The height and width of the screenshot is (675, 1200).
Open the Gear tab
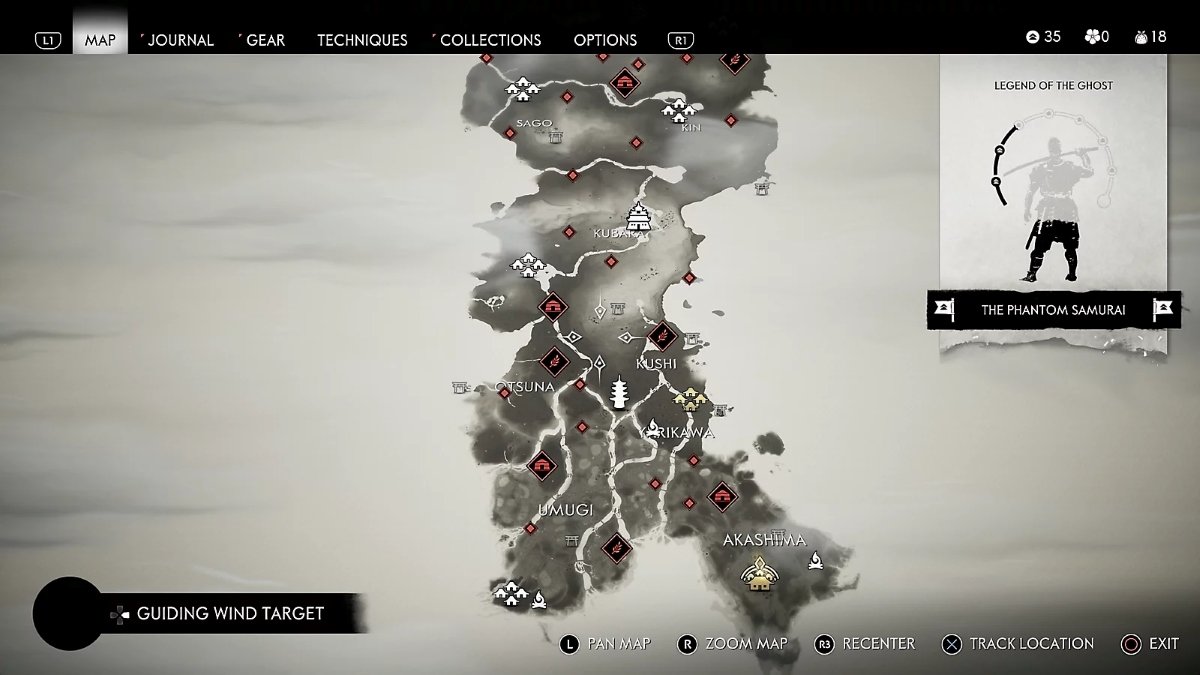click(x=265, y=40)
